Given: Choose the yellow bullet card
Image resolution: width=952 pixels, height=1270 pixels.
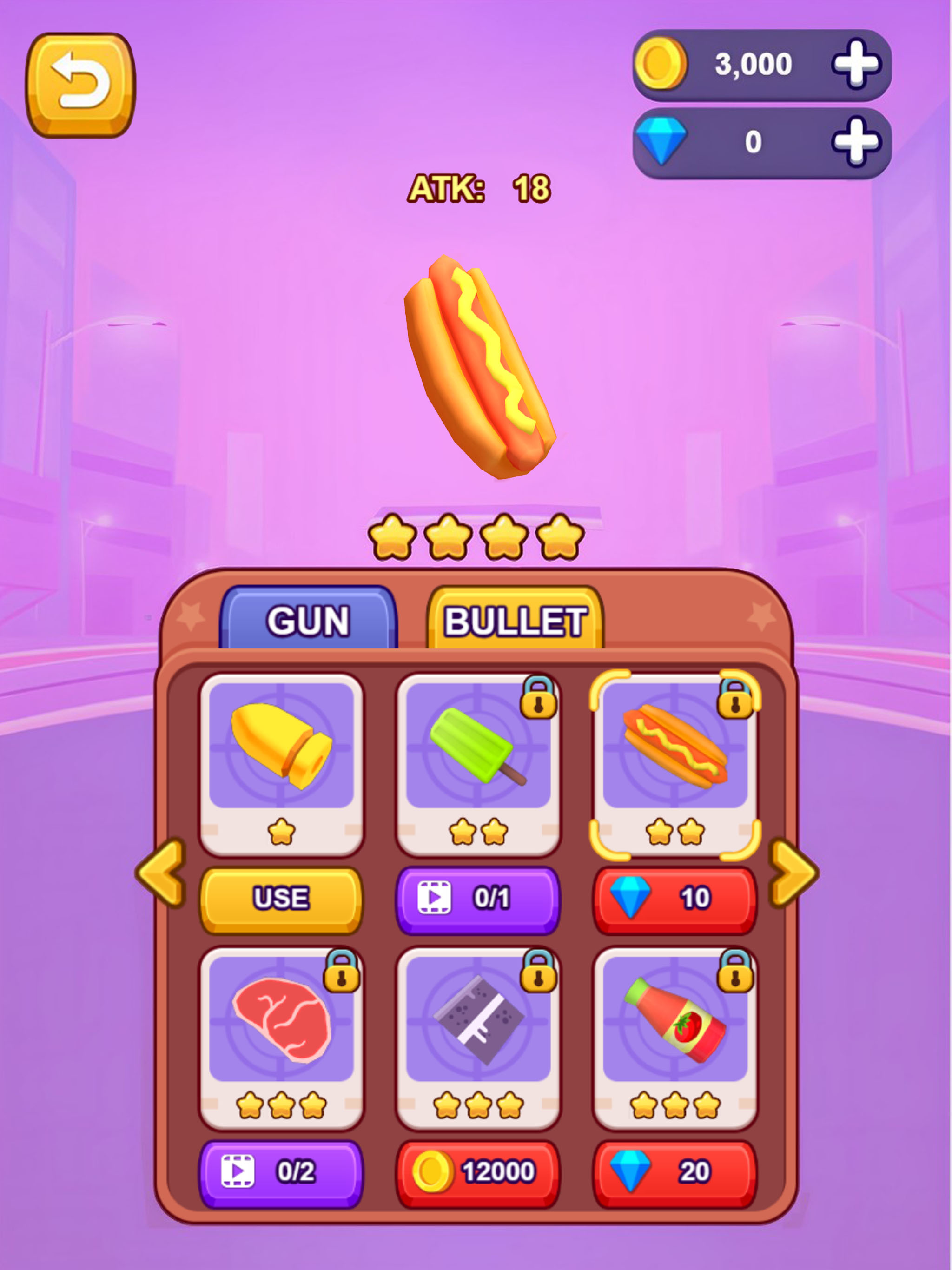Looking at the screenshot, I should click(x=281, y=764).
